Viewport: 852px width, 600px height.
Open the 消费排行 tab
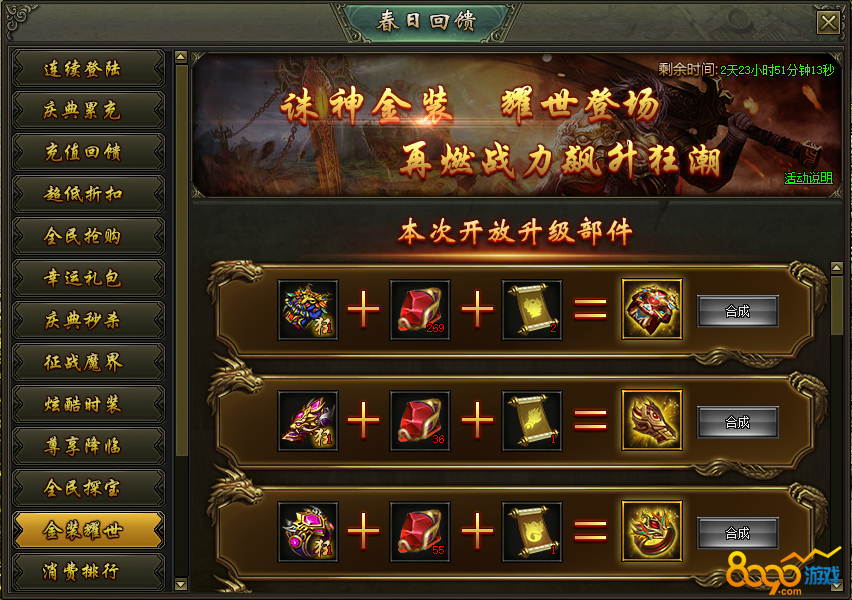tap(88, 572)
